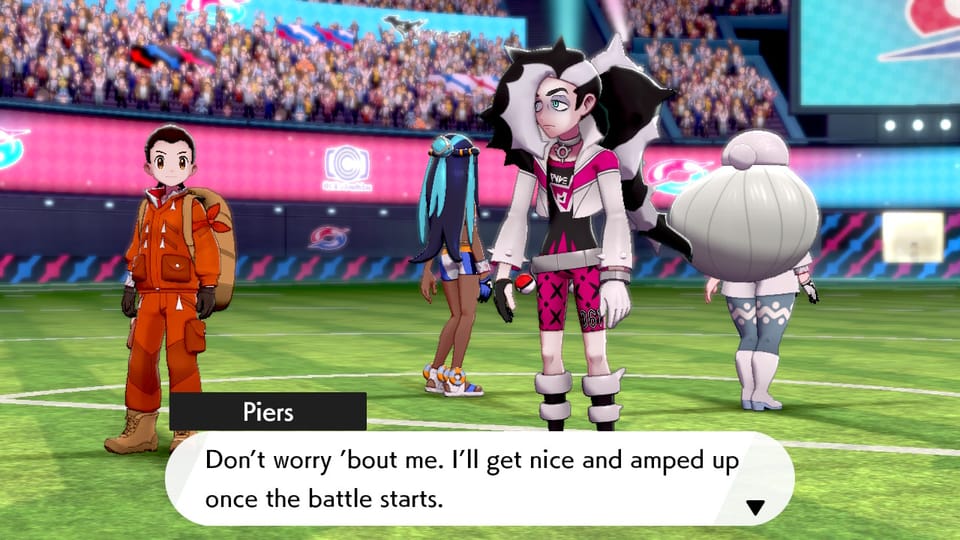Advance dialogue with the black arrow indicator

[755, 508]
